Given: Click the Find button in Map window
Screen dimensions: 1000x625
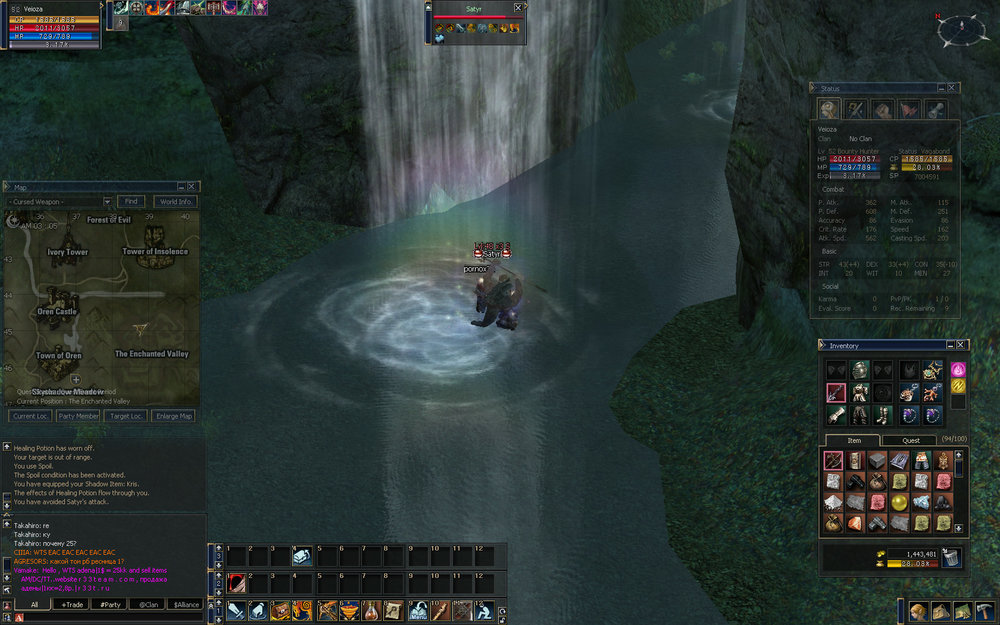Looking at the screenshot, I should tap(131, 202).
